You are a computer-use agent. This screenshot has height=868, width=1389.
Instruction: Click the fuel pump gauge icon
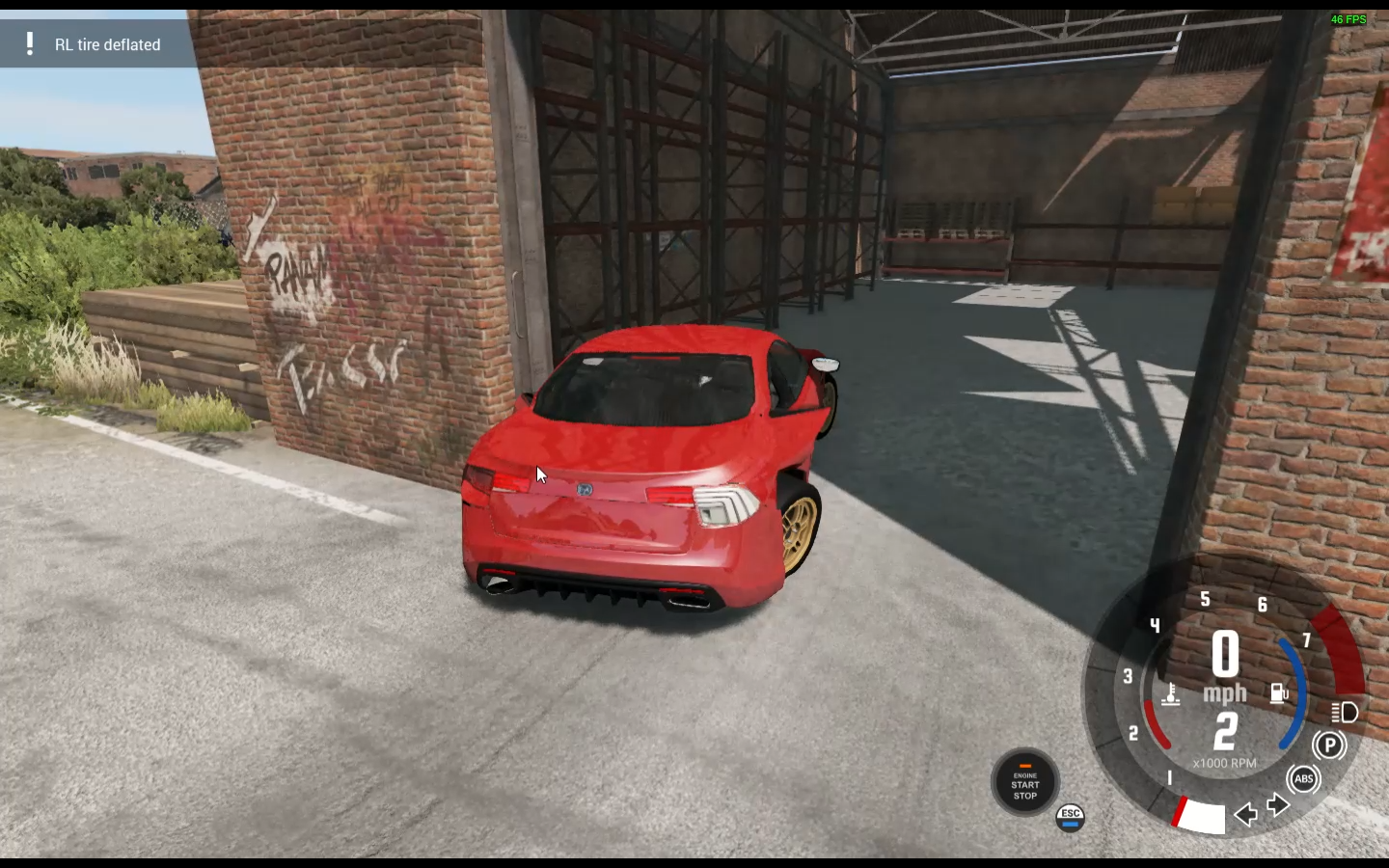1279,693
